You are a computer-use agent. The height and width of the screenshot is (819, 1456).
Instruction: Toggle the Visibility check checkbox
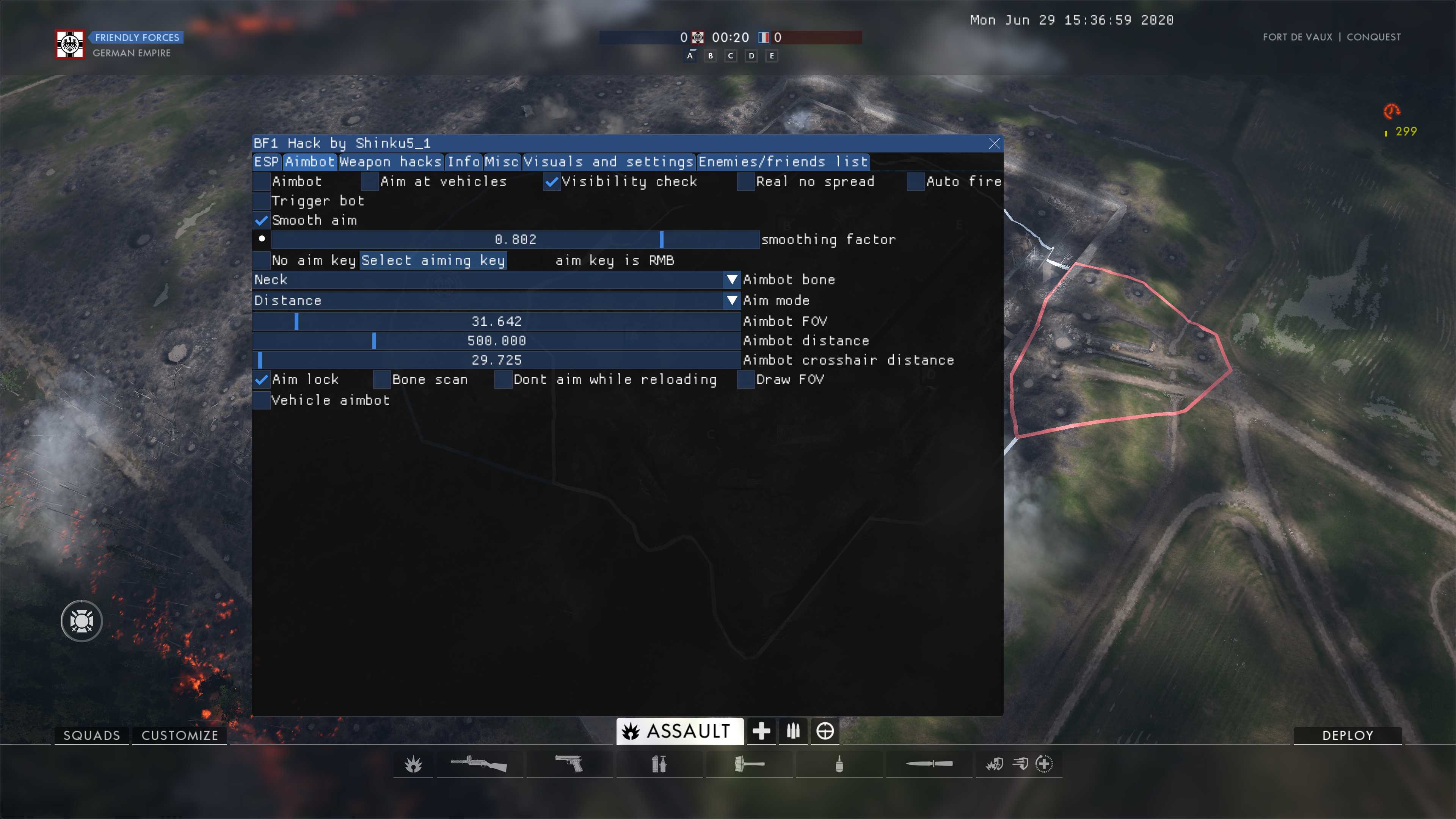pyautogui.click(x=551, y=182)
